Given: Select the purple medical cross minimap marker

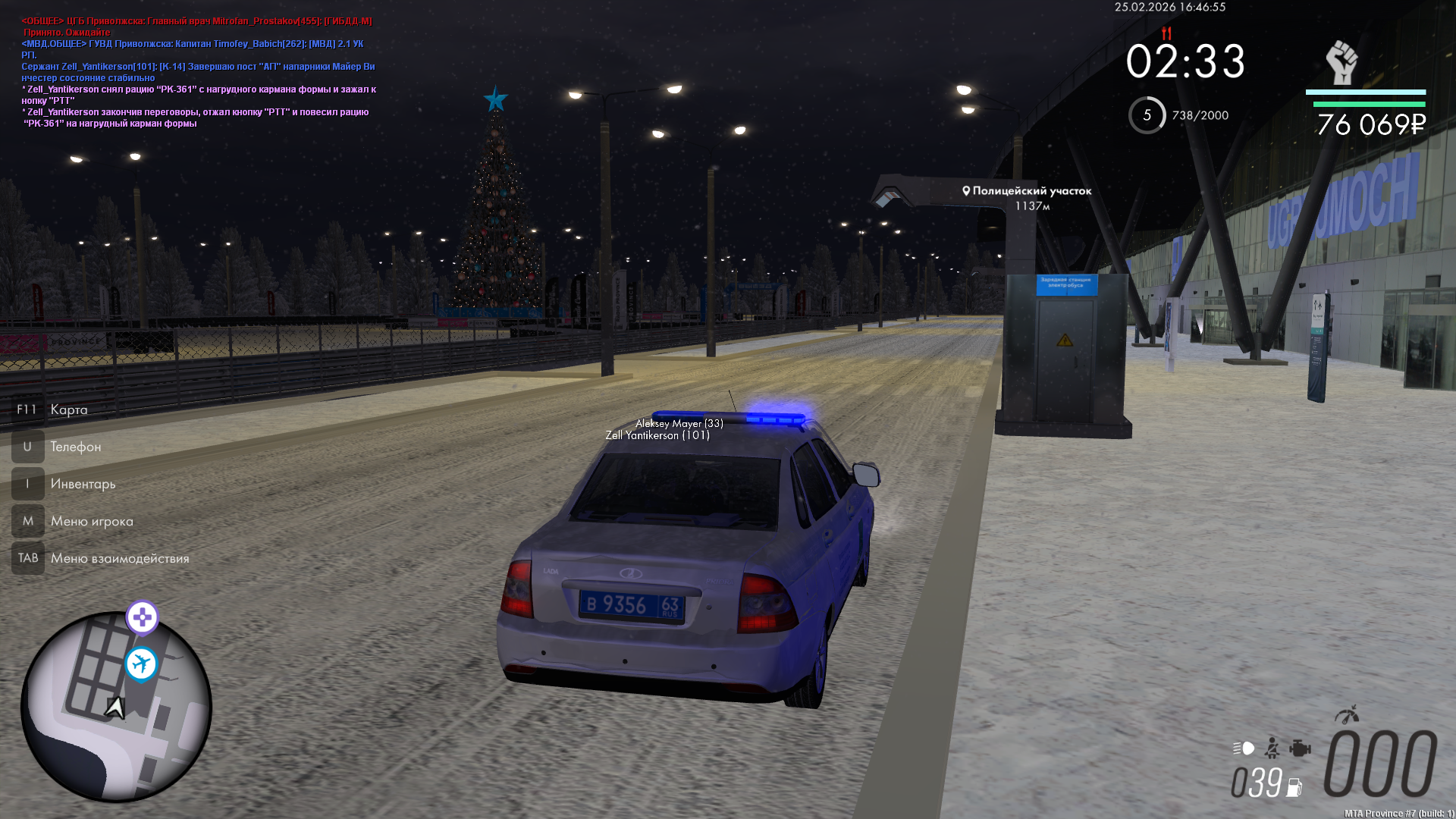Looking at the screenshot, I should [x=142, y=617].
